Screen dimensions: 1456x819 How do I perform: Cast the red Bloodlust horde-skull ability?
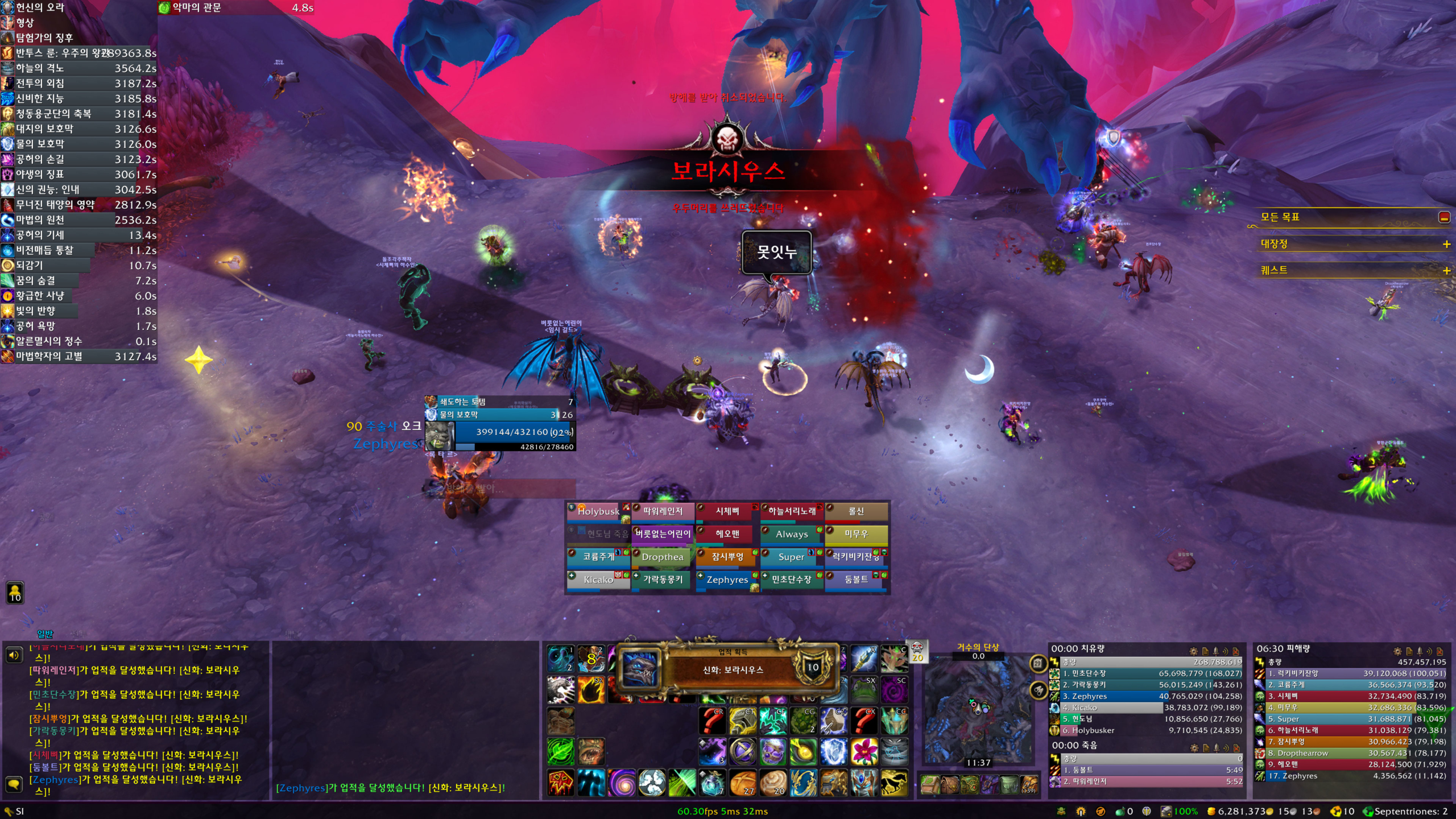(561, 783)
